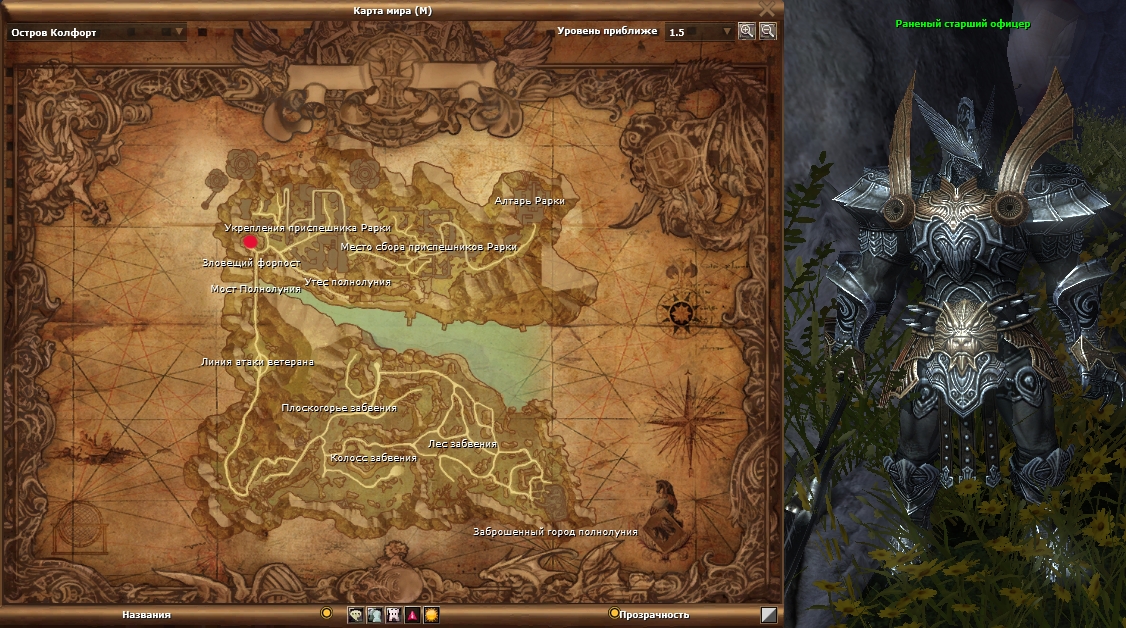1126x628 pixels.
Task: Toggle the Прозрачность transparency option
Action: click(614, 613)
